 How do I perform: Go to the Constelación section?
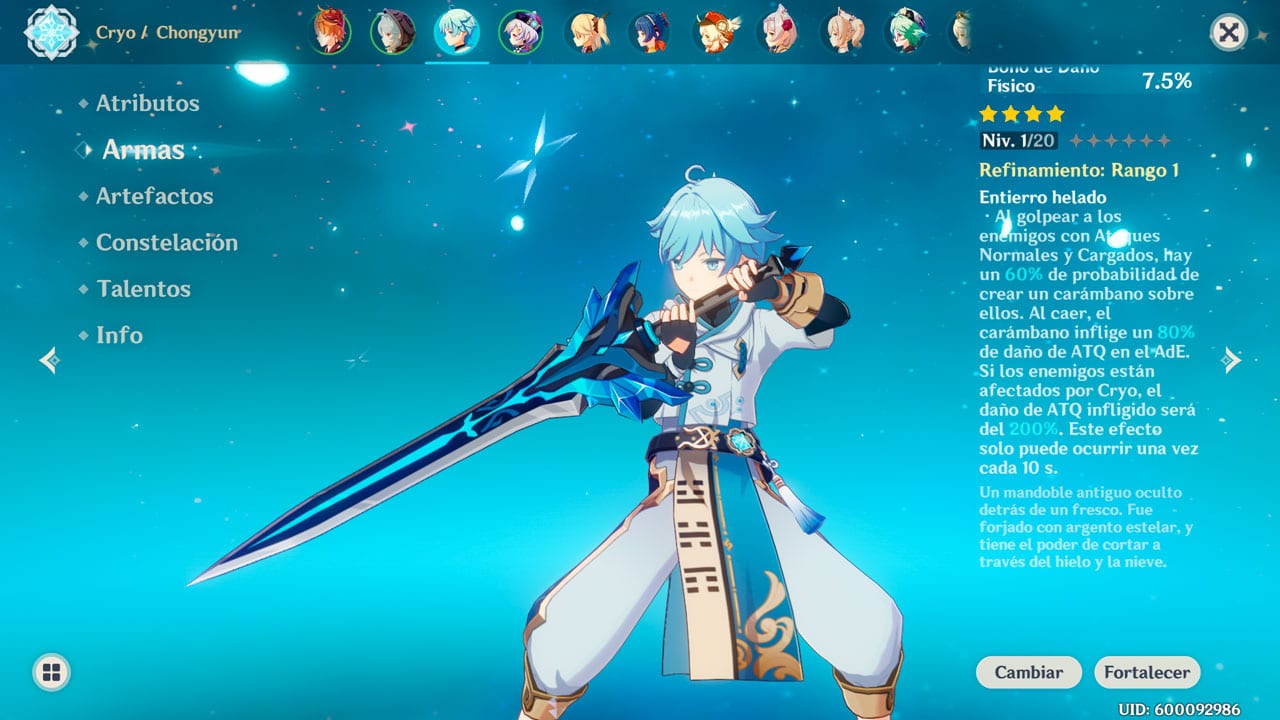166,242
